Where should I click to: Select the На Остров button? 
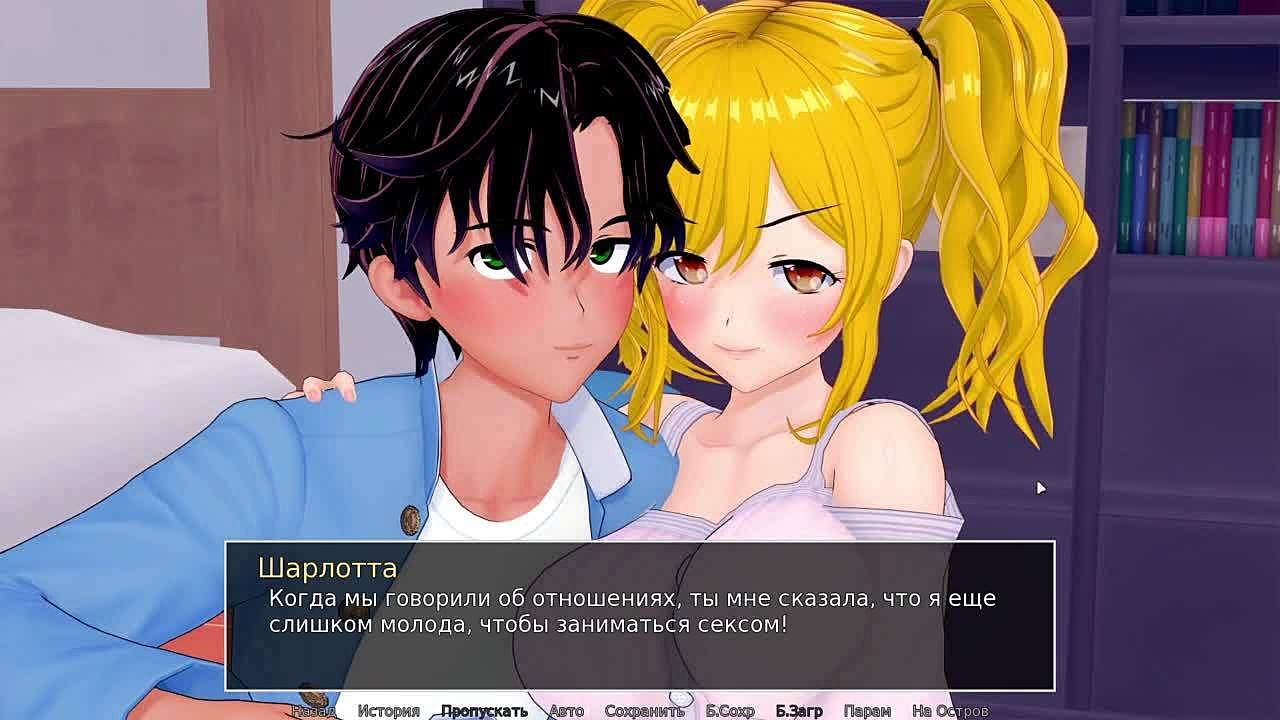click(x=950, y=711)
